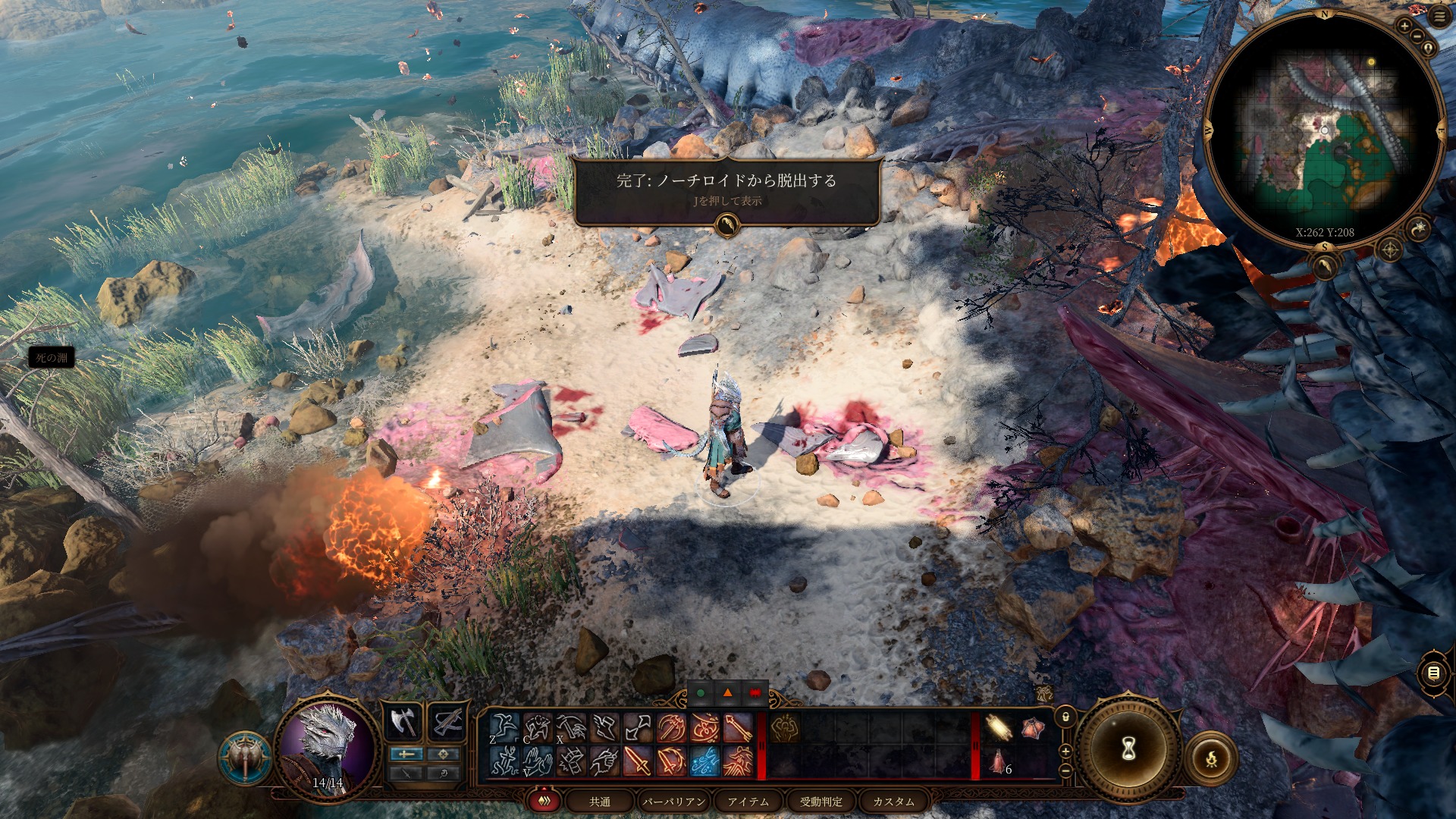Click the hourglass turn-based mode button
The width and height of the screenshot is (1456, 819).
(1128, 749)
